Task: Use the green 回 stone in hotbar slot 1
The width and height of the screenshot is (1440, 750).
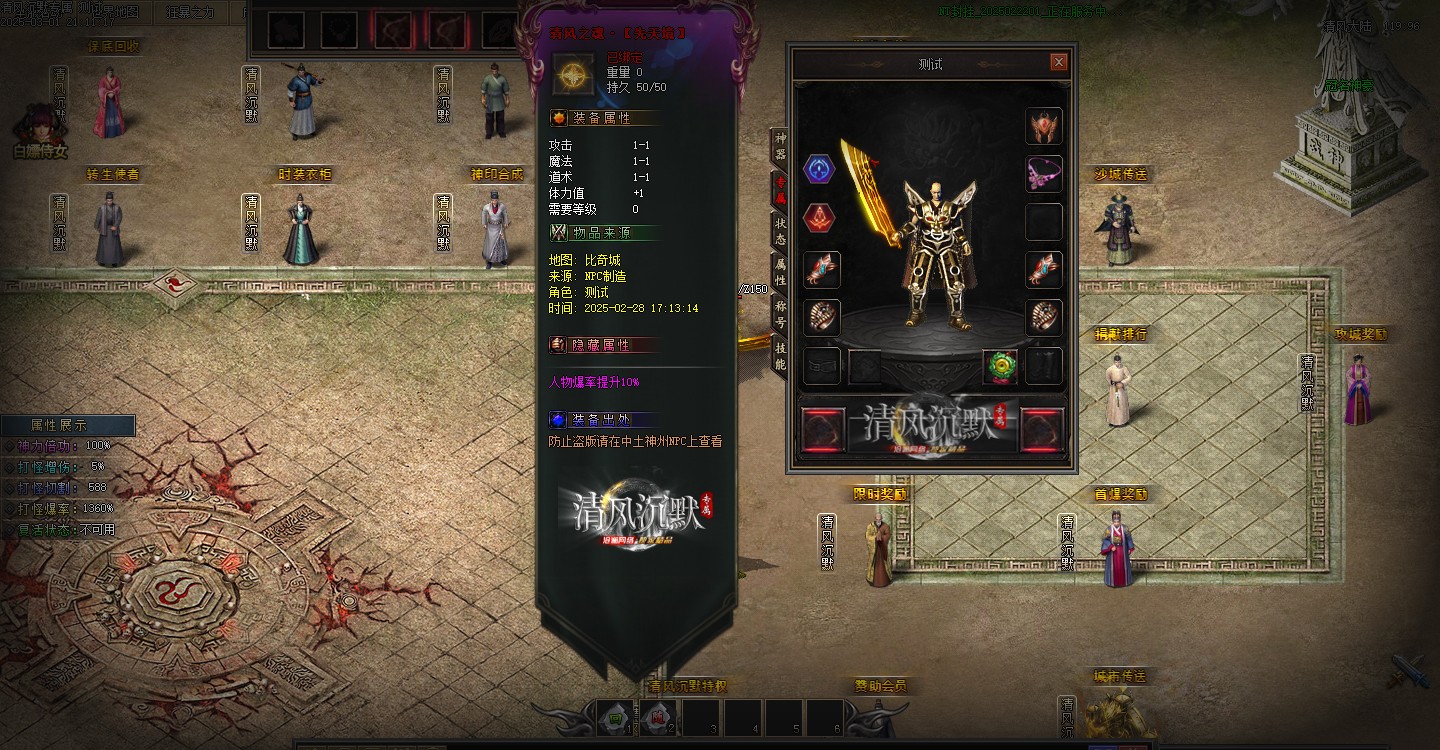Action: click(x=616, y=716)
